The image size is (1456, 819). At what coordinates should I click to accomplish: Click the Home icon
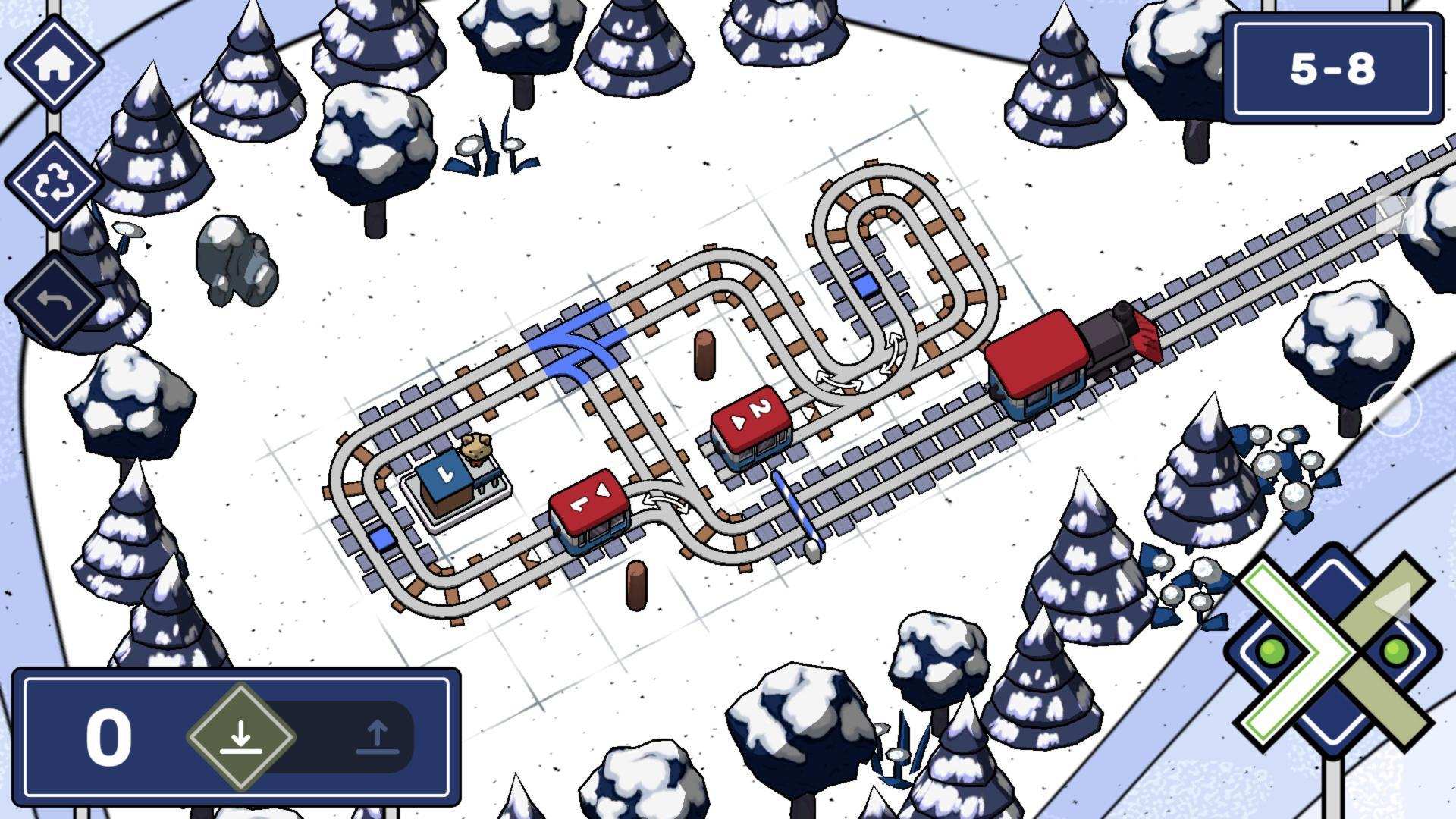57,64
